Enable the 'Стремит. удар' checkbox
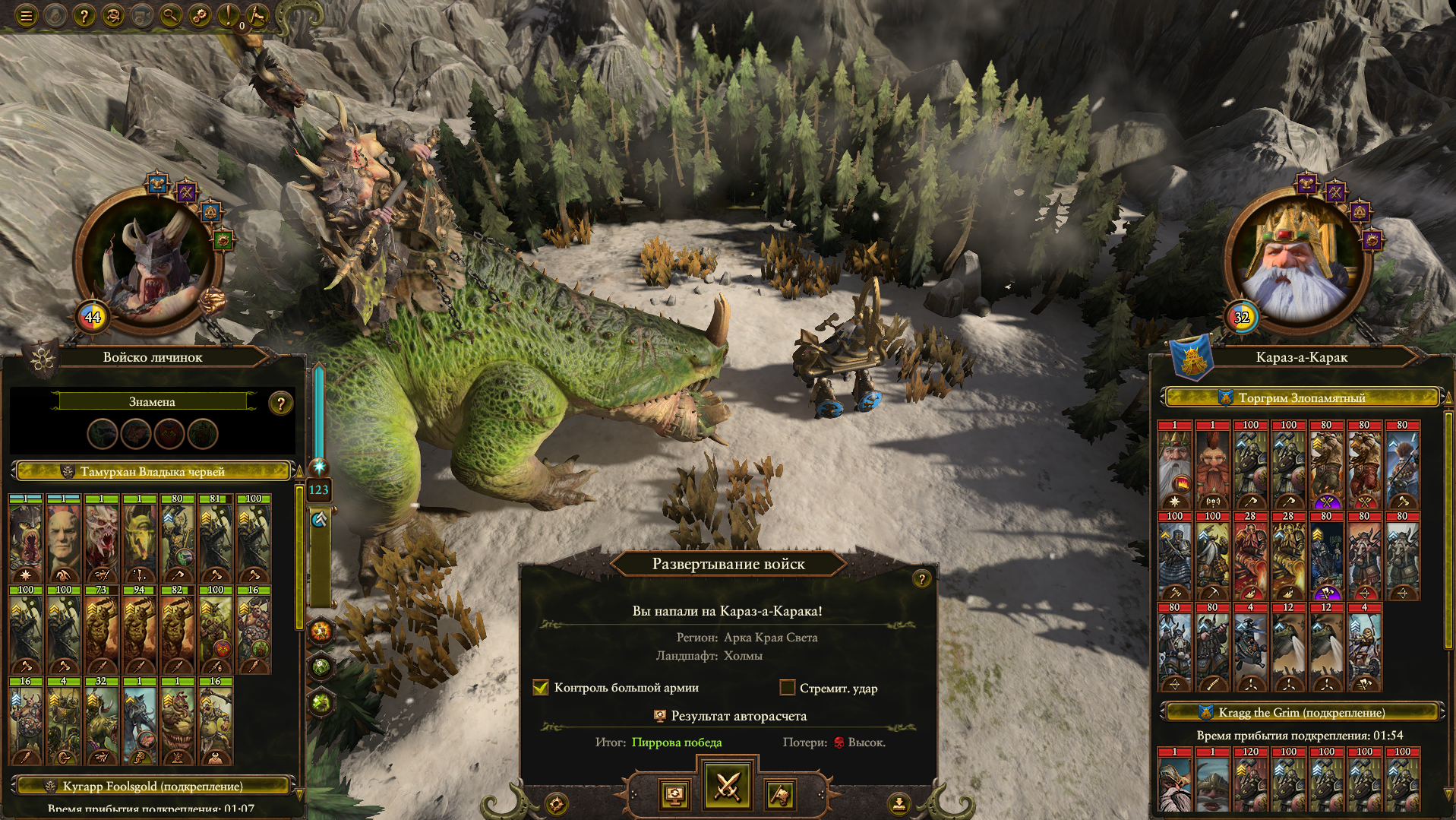 (x=788, y=688)
